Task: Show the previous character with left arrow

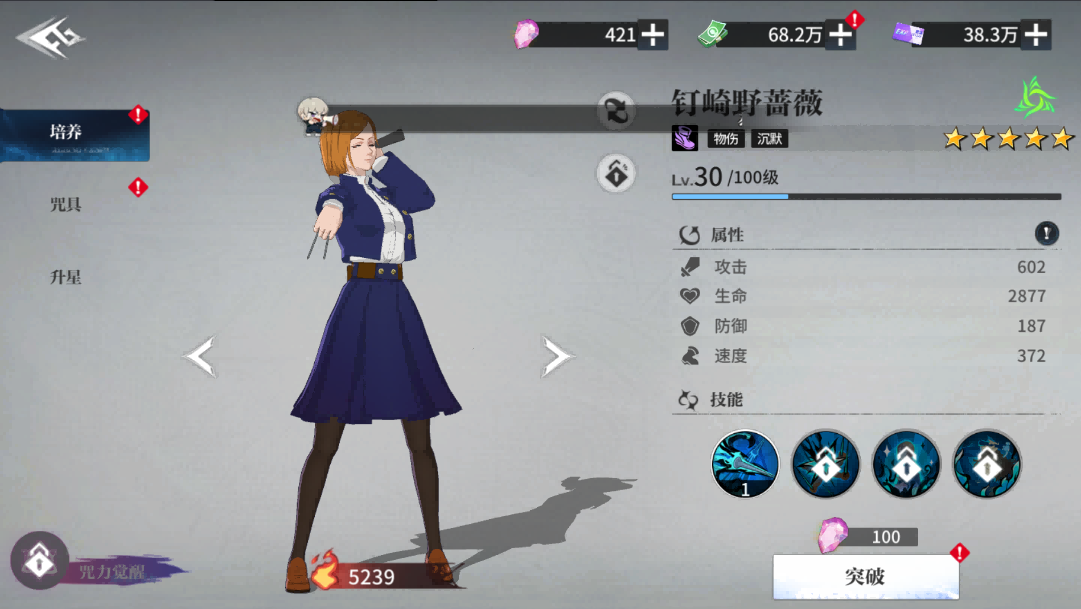Action: pyautogui.click(x=200, y=356)
